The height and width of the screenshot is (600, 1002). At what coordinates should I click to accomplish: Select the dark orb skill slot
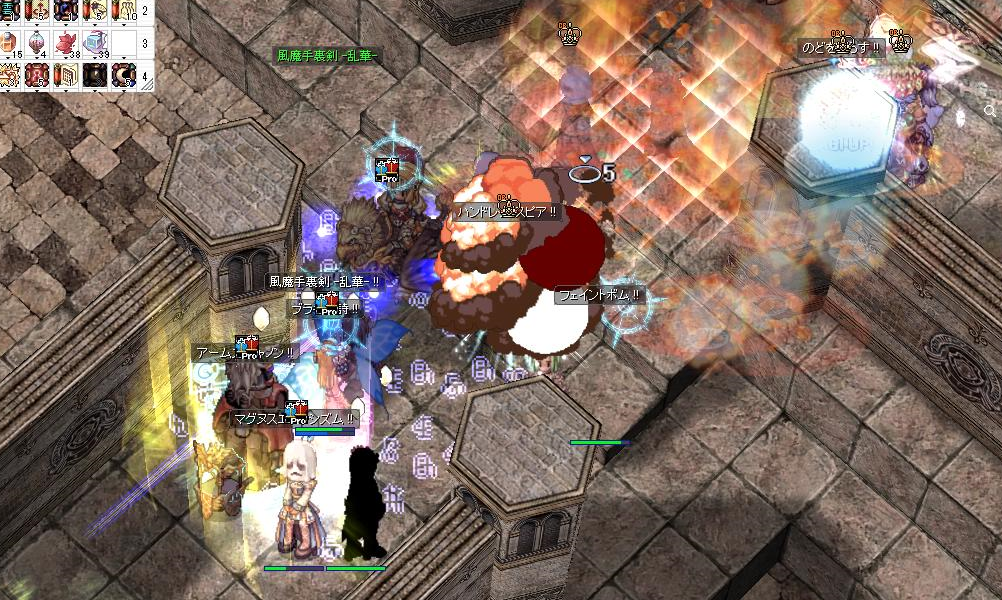(x=97, y=75)
